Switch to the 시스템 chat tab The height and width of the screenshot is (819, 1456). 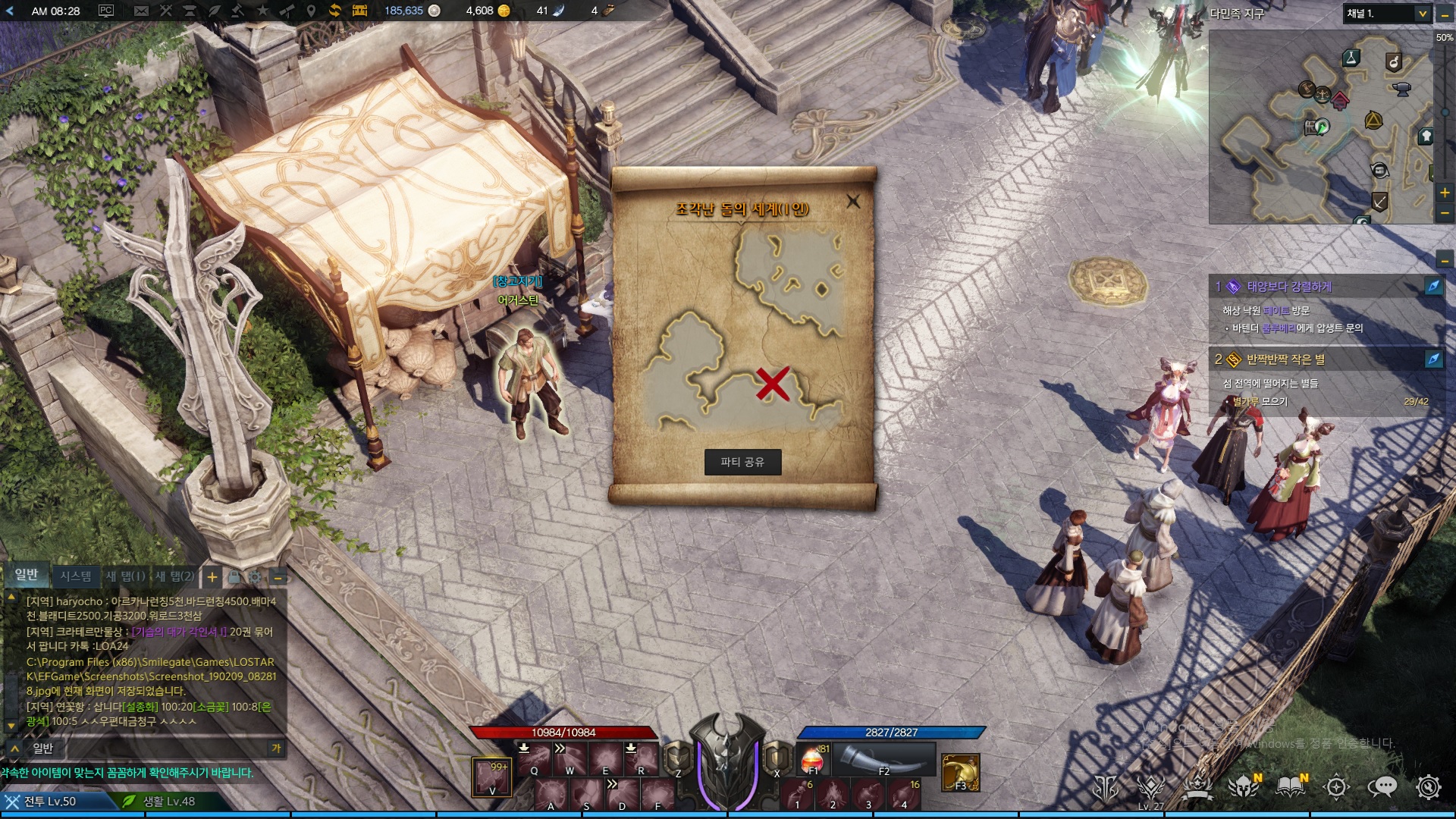pyautogui.click(x=76, y=576)
